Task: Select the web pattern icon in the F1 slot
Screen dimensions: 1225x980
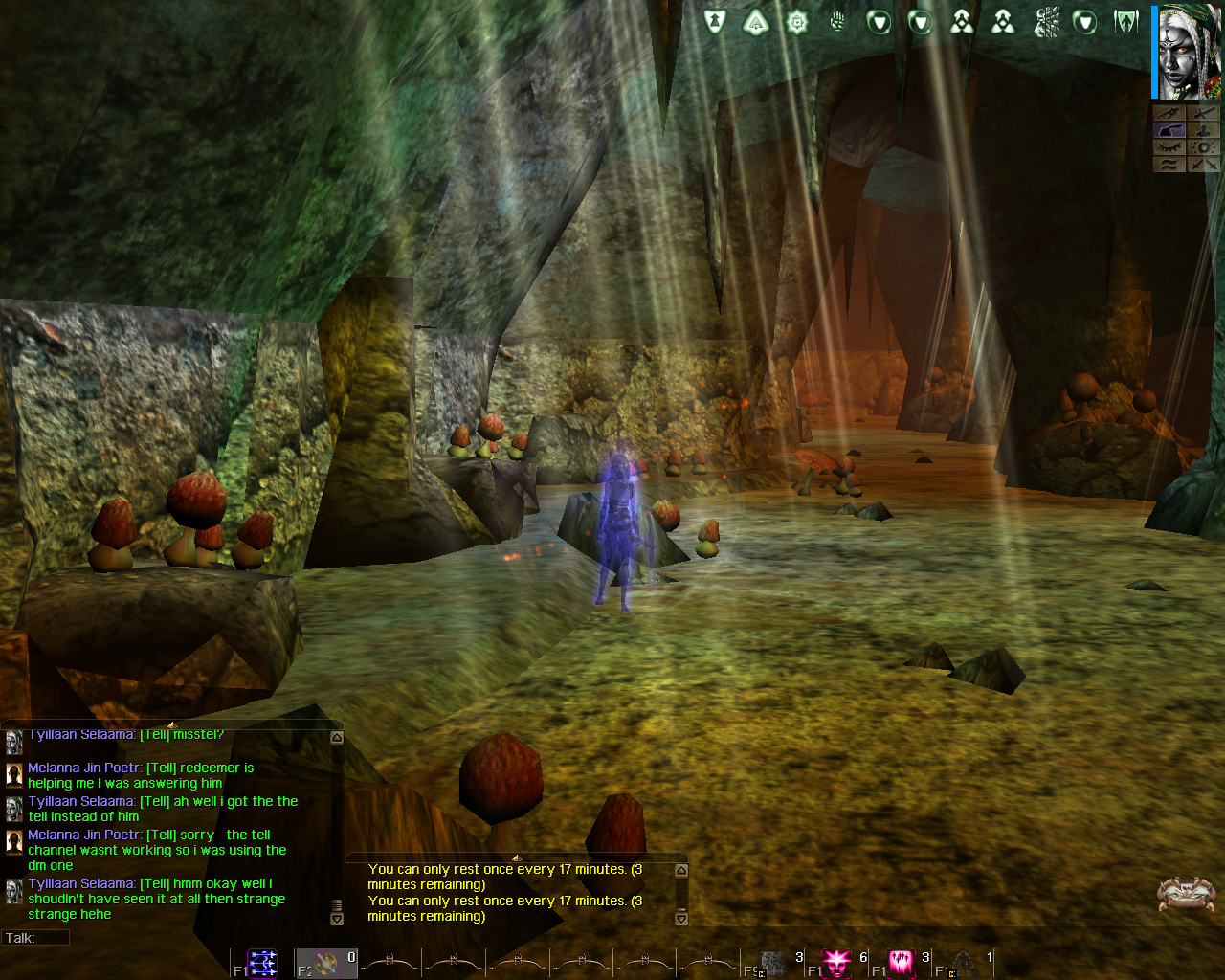Action: coord(260,963)
